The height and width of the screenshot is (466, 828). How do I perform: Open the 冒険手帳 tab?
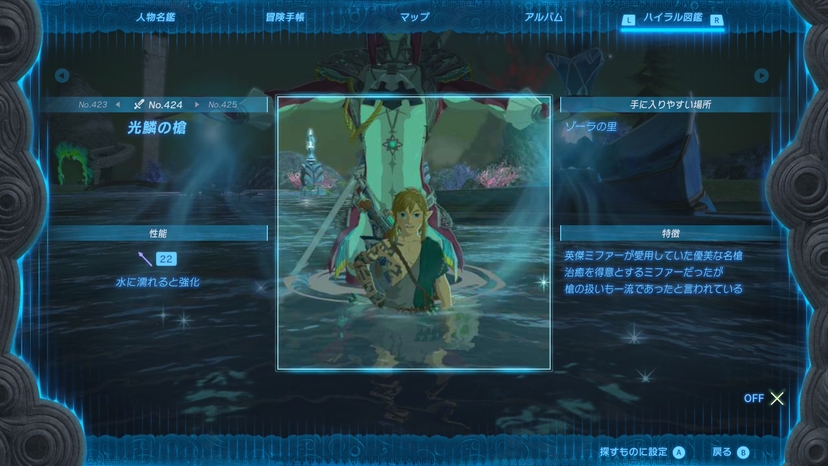coord(285,17)
